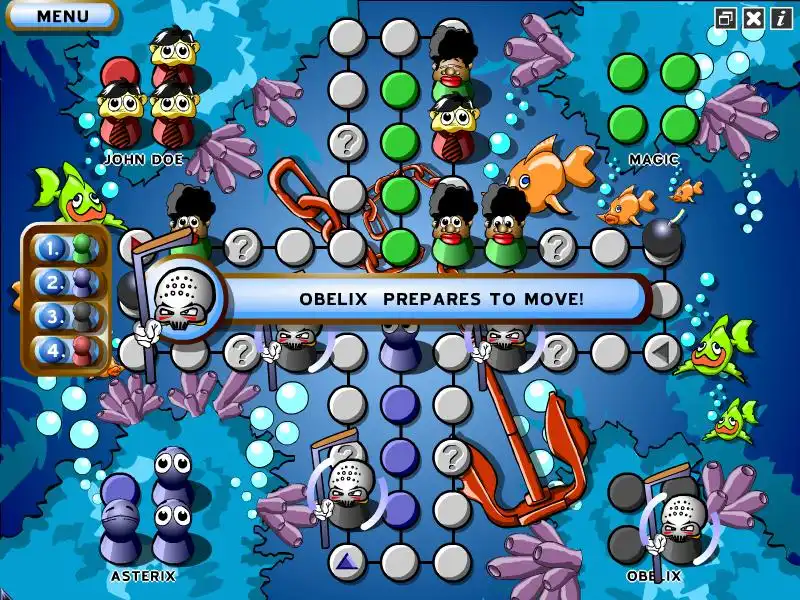Toggle windowed mode with the overlapping-squares button
Viewport: 800px width, 600px height.
tap(726, 18)
